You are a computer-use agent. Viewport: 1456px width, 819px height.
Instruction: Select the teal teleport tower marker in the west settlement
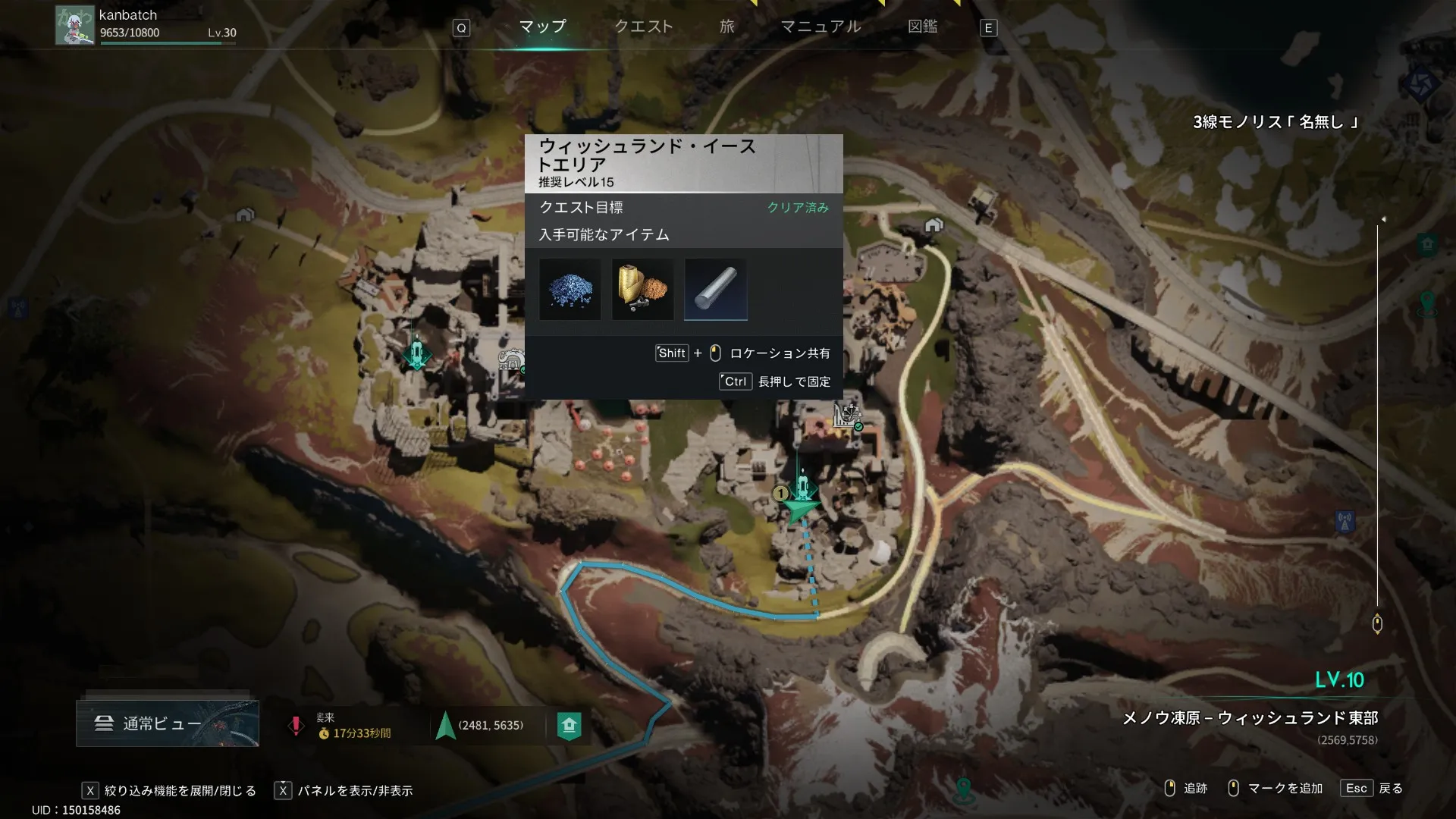416,353
